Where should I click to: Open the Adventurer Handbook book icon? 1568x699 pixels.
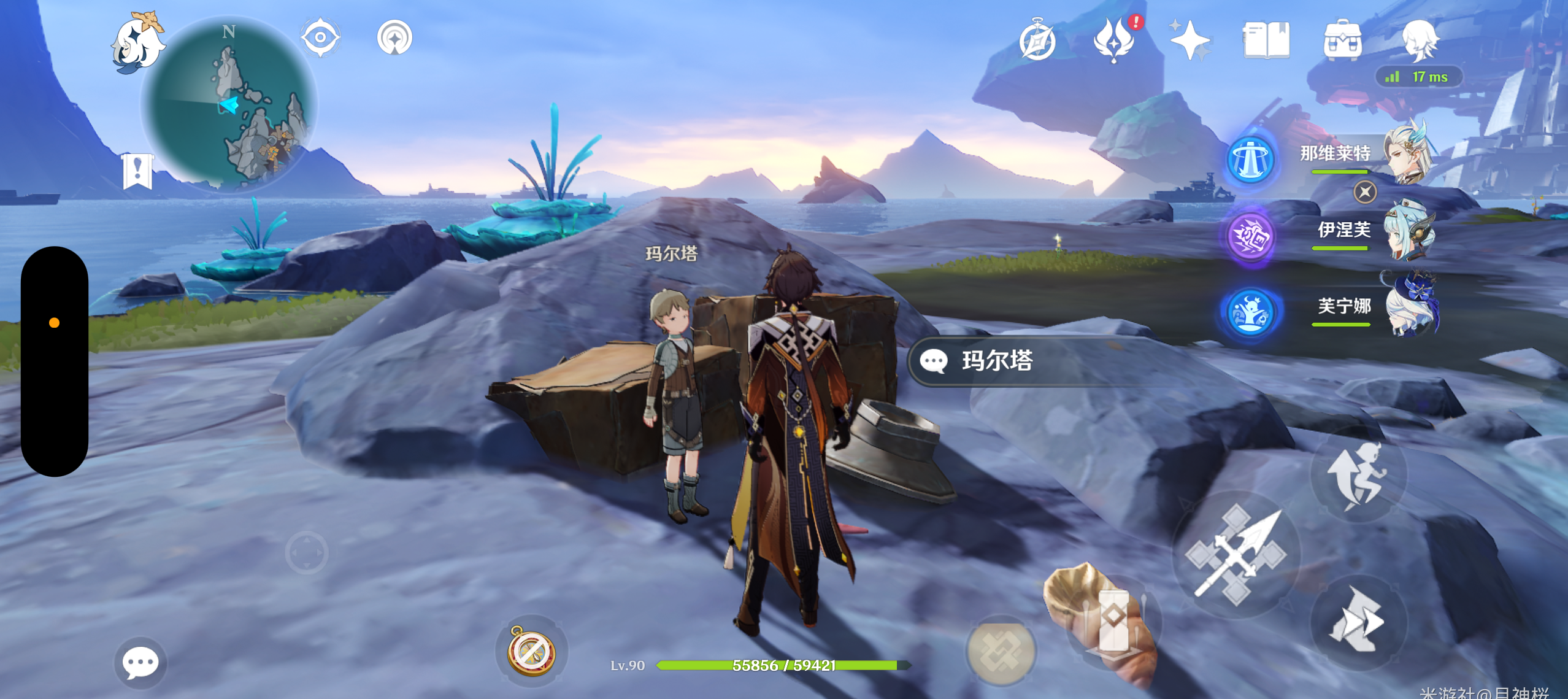tap(1266, 40)
